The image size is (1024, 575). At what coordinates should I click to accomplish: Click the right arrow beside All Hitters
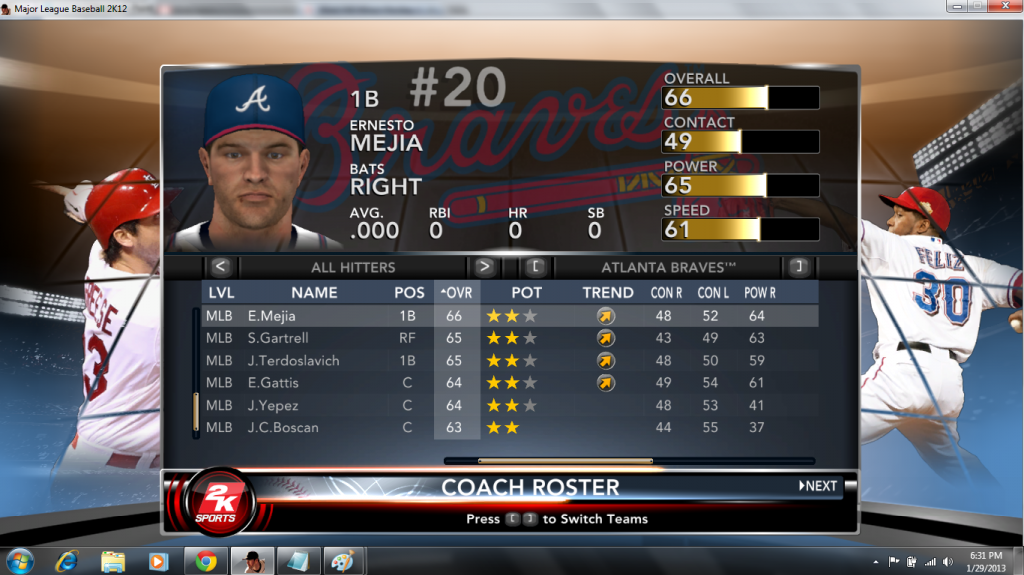484,267
